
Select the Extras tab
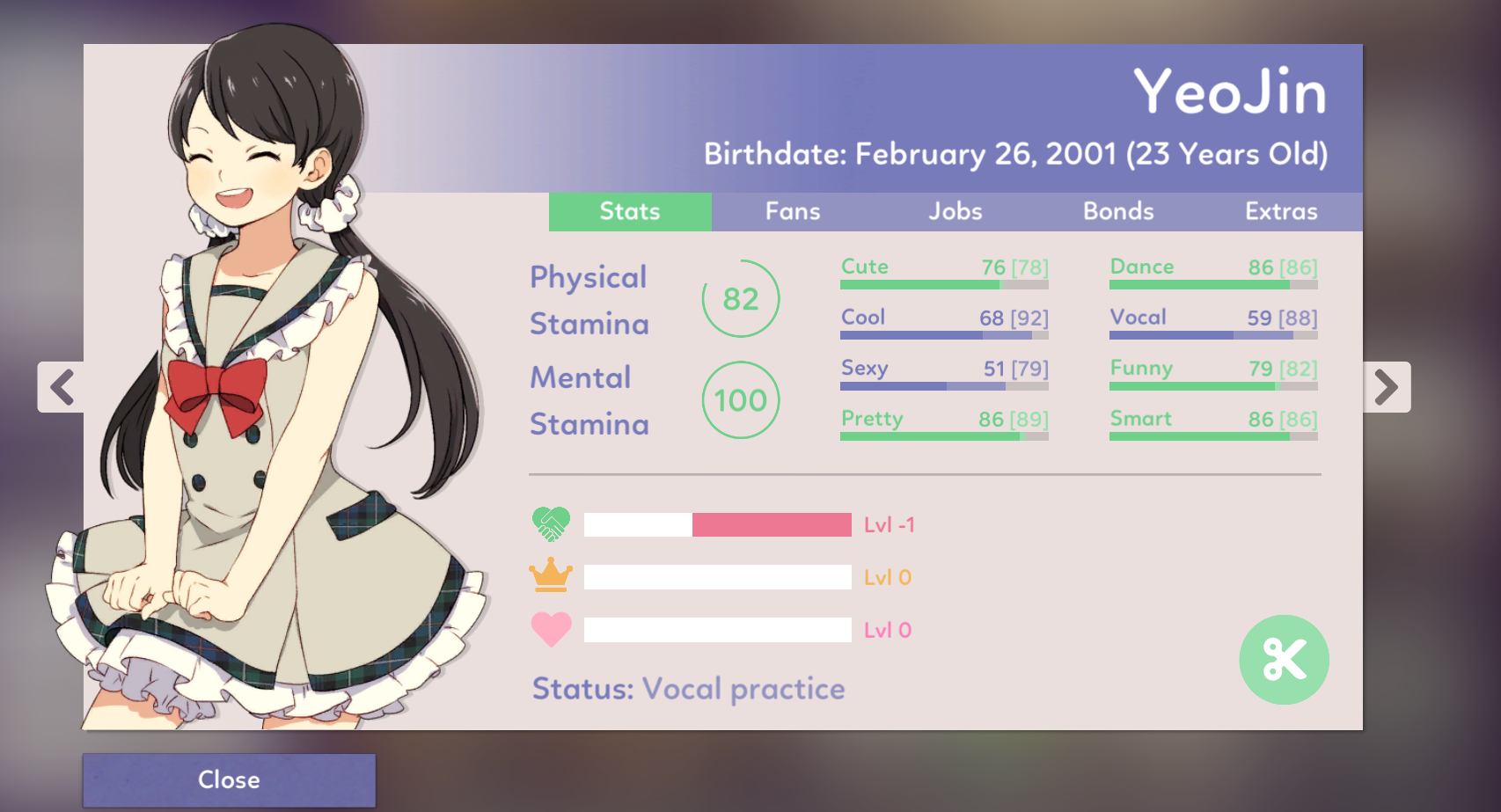1281,212
